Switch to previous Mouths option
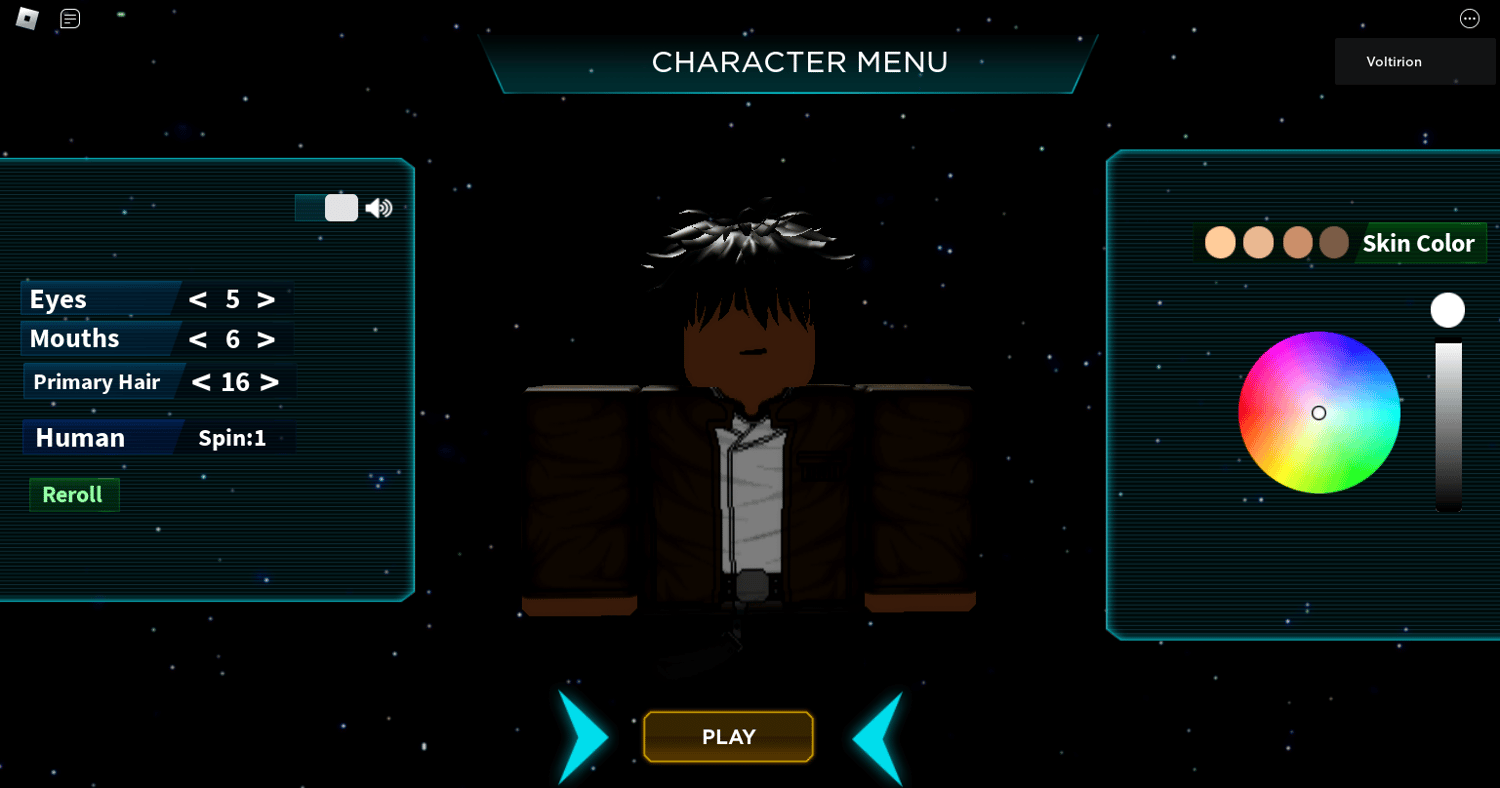1500x788 pixels. tap(198, 339)
